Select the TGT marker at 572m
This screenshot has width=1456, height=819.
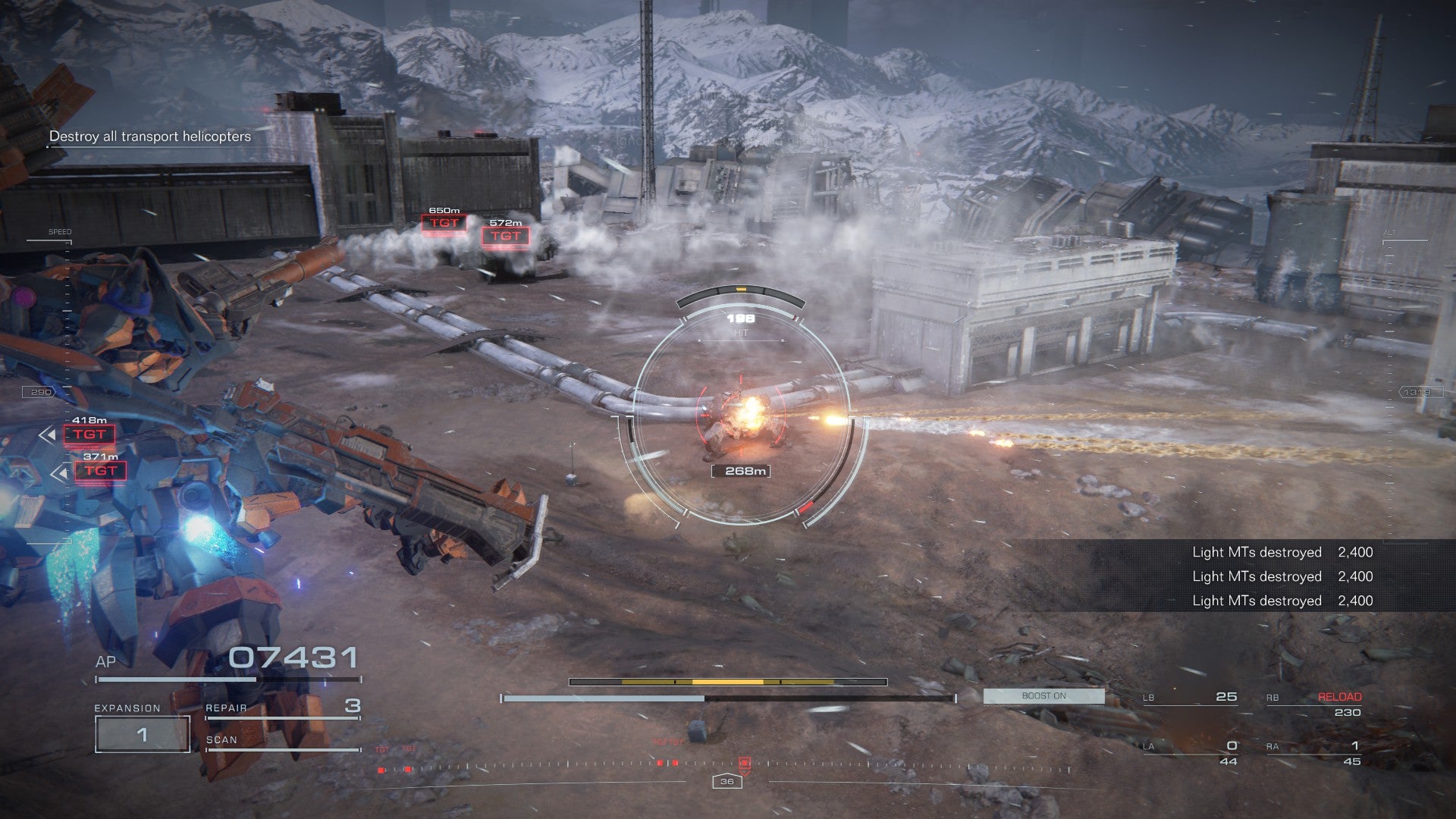pos(505,236)
